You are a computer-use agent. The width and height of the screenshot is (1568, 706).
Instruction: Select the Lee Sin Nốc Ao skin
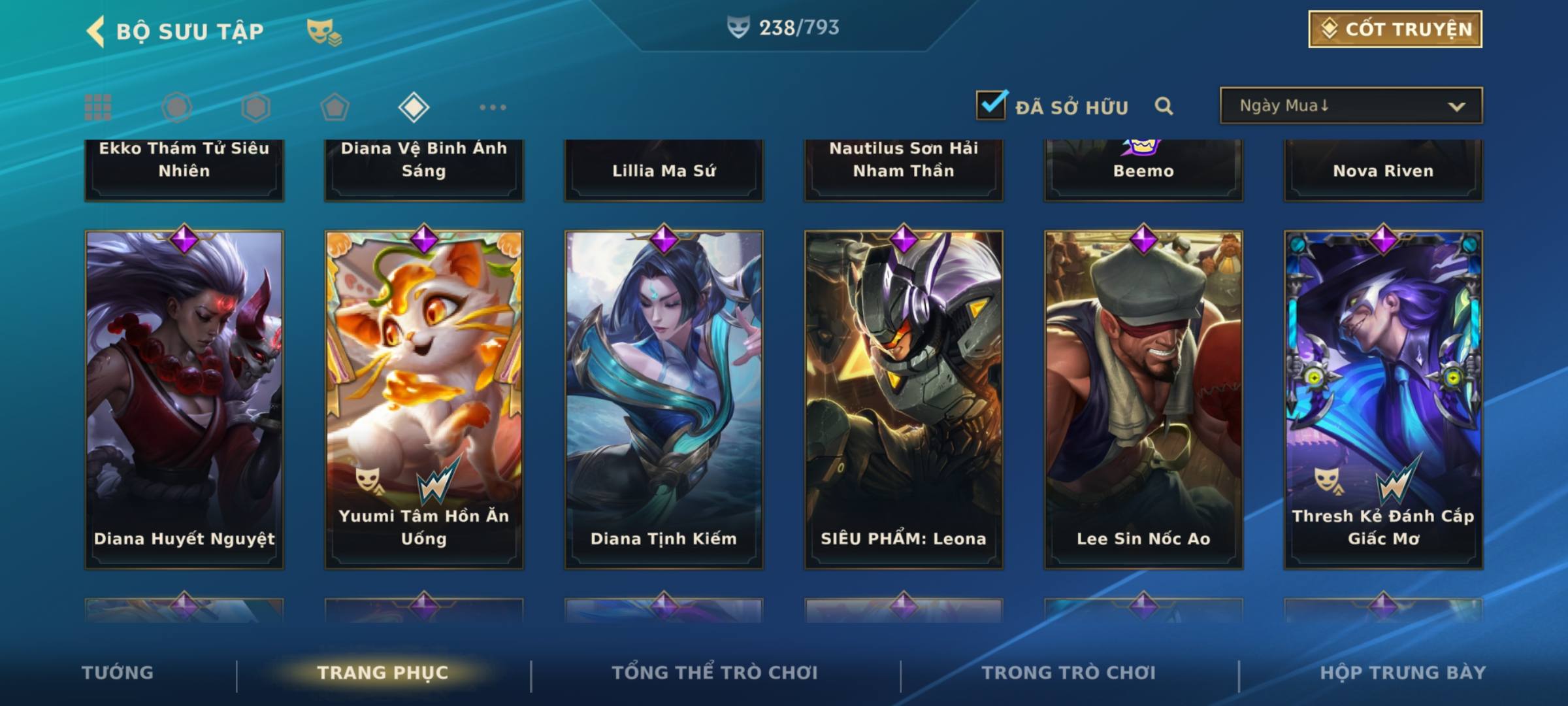[1143, 399]
